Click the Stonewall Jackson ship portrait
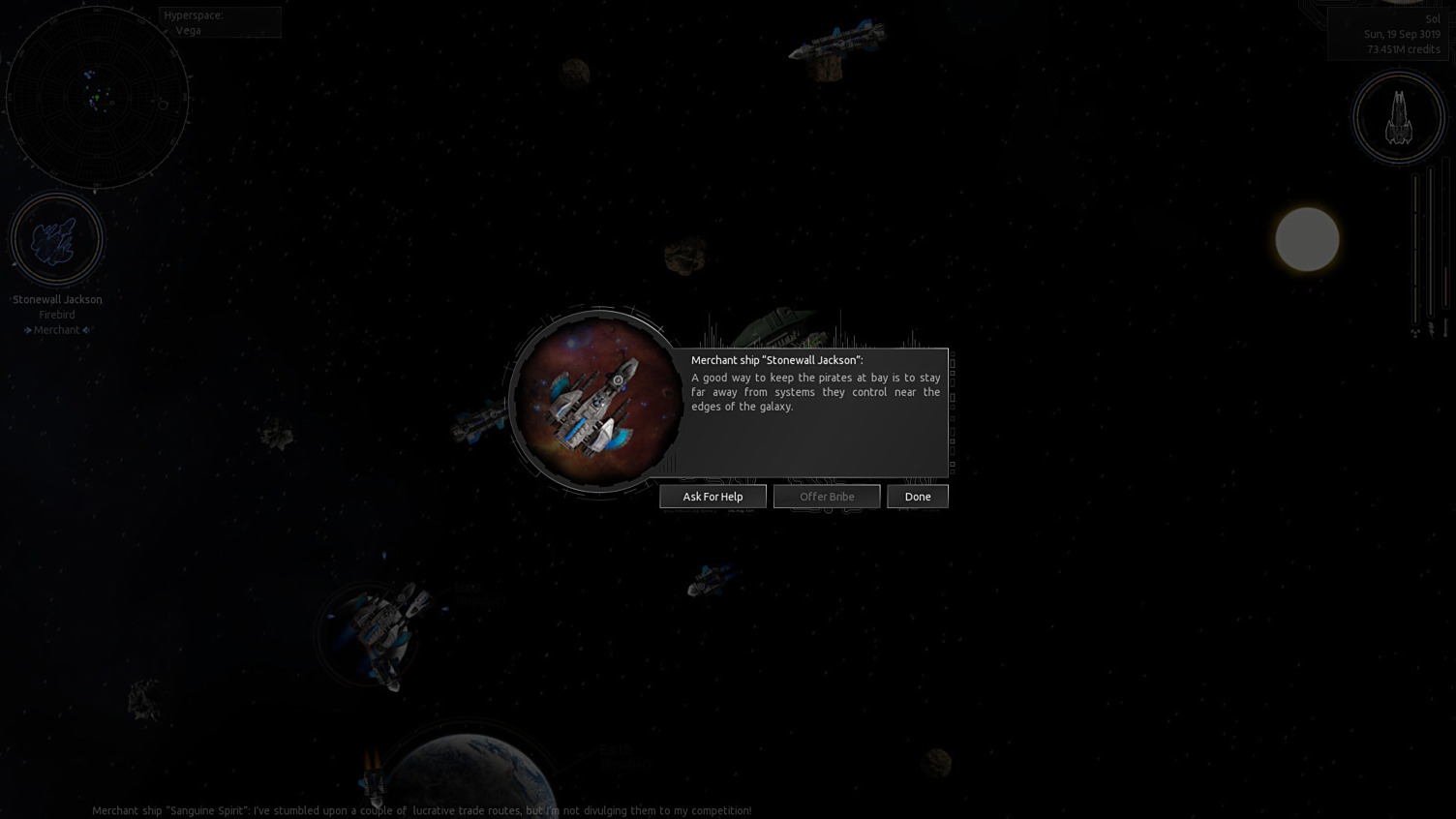Screen dimensions: 1456x819 pyautogui.click(x=596, y=402)
